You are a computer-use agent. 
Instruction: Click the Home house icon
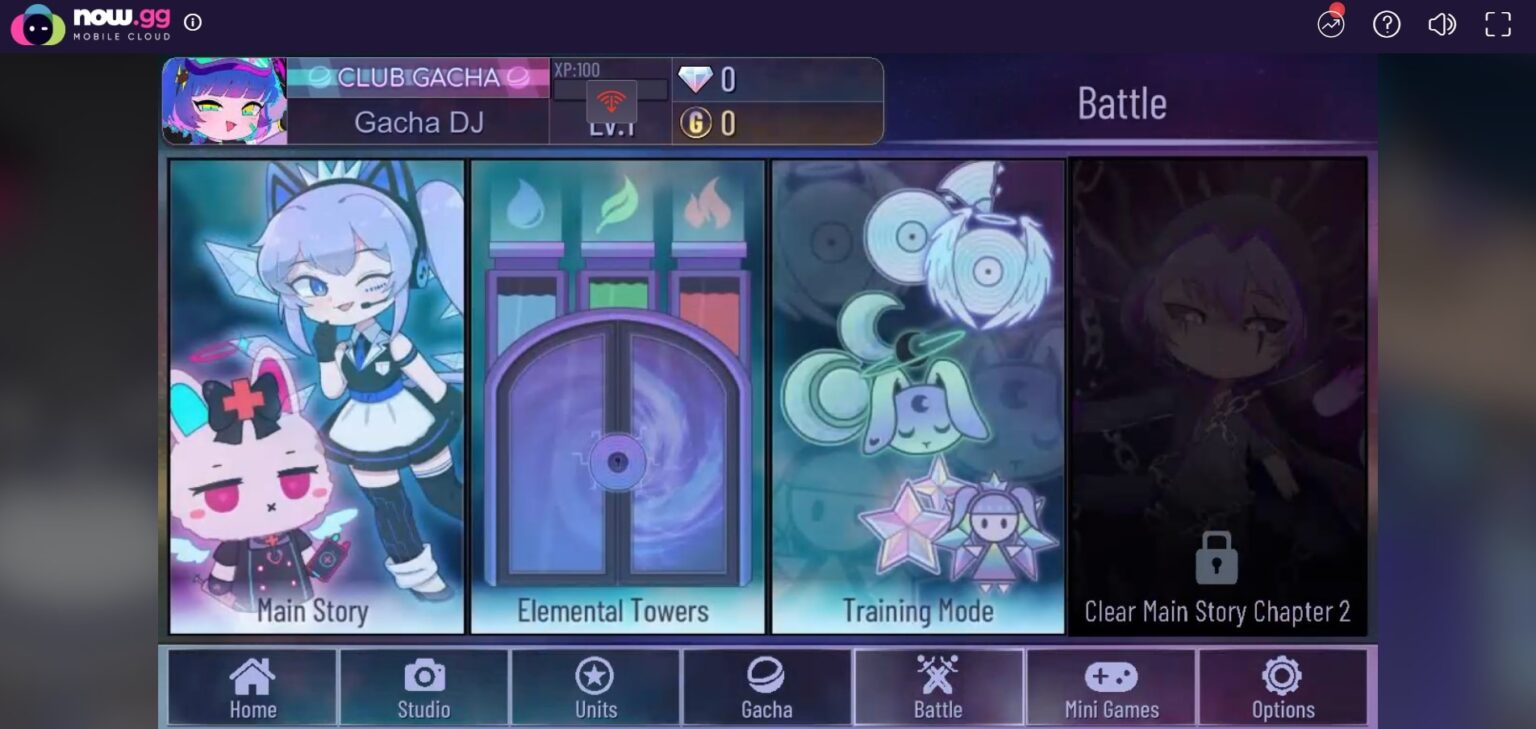pos(251,678)
